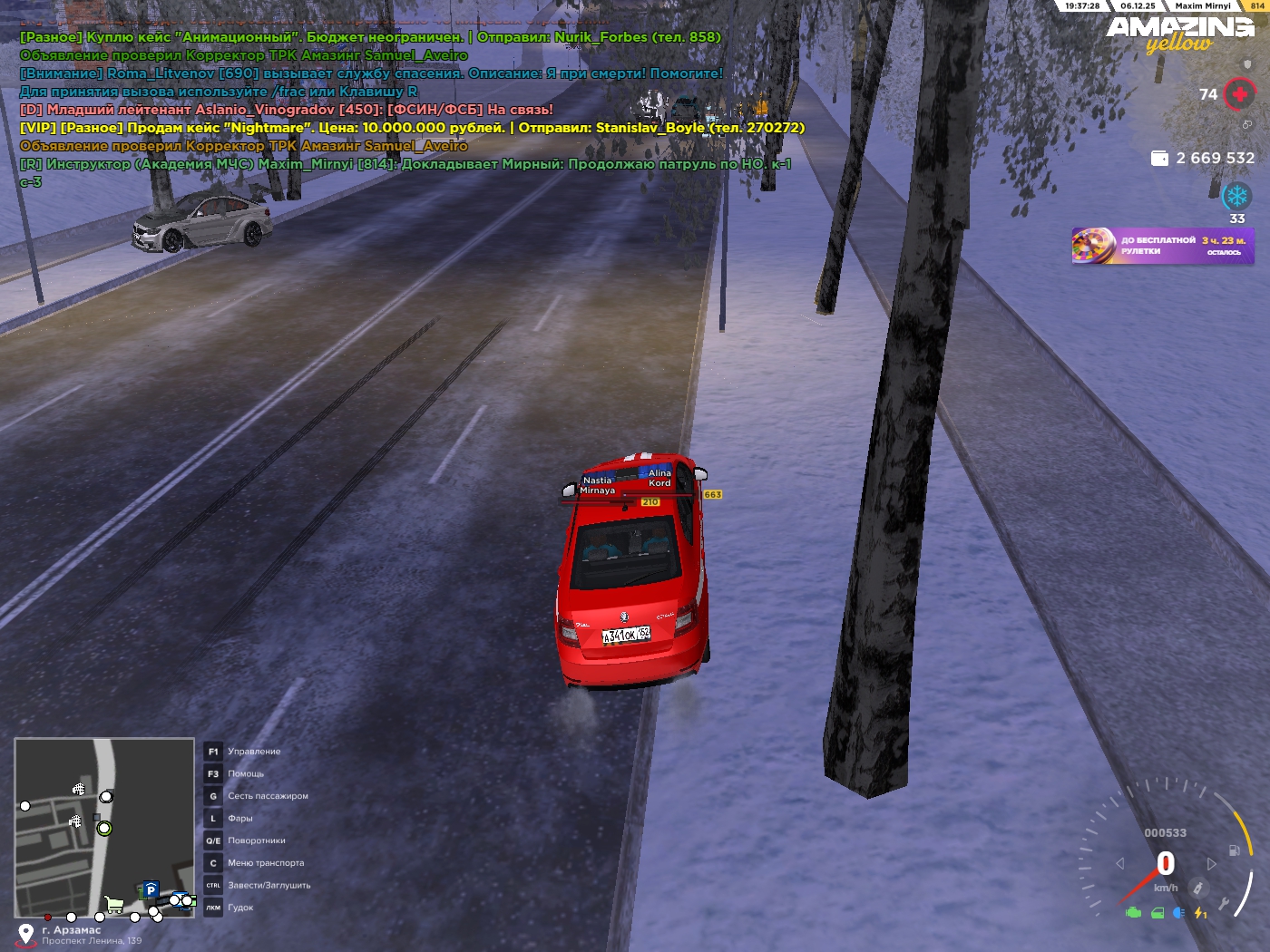
Task: Open the free roulette countdown banner
Action: (1163, 246)
